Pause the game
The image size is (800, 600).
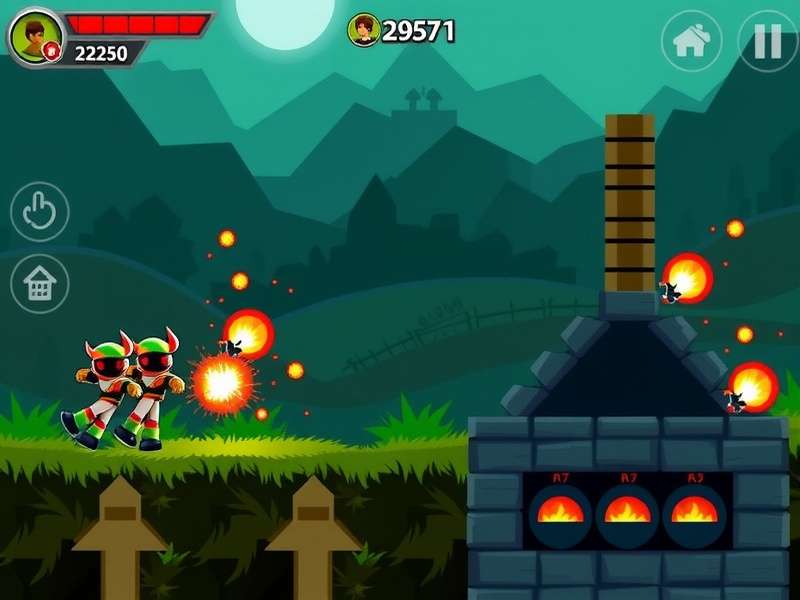767,41
